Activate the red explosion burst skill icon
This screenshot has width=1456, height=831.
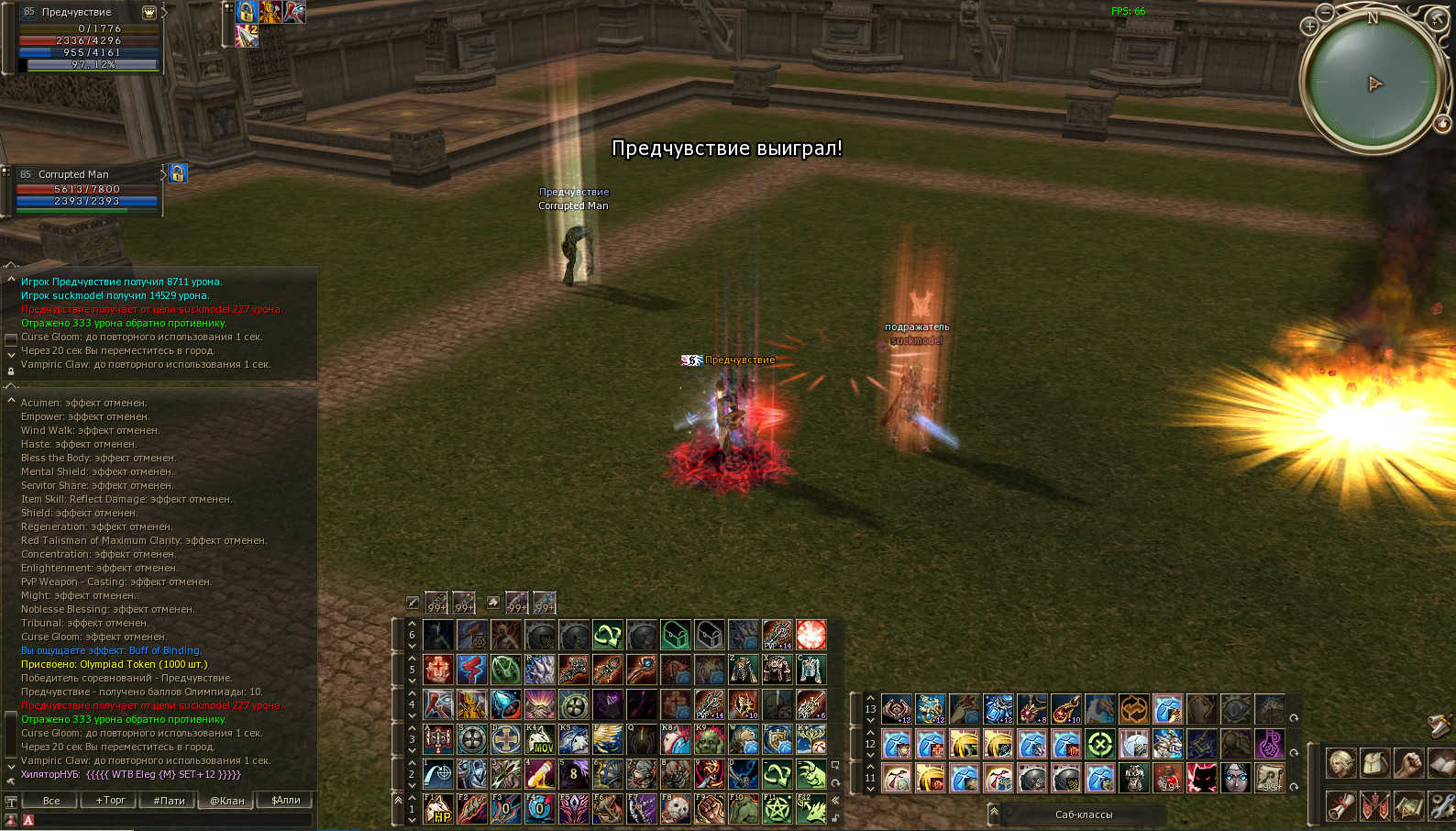811,635
